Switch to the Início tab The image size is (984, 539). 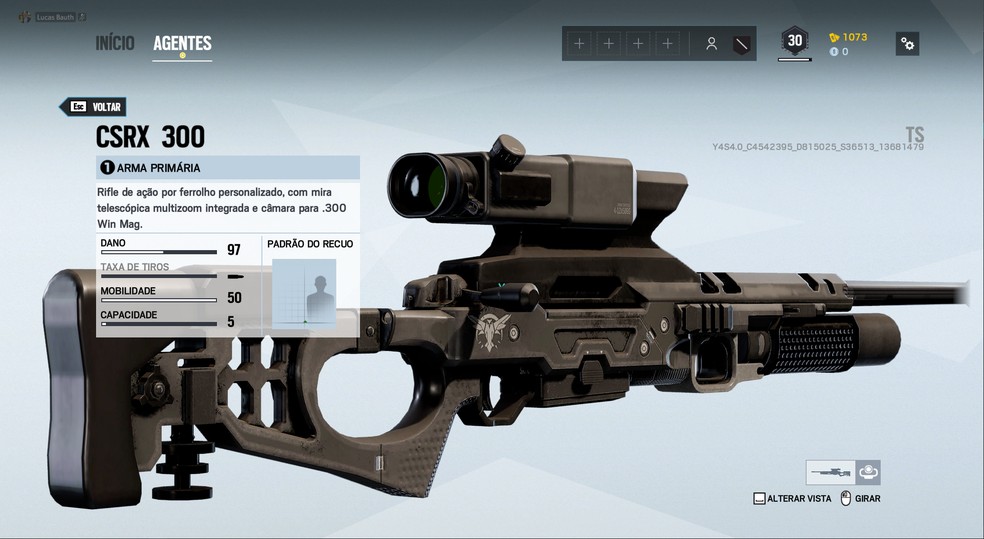coord(115,43)
